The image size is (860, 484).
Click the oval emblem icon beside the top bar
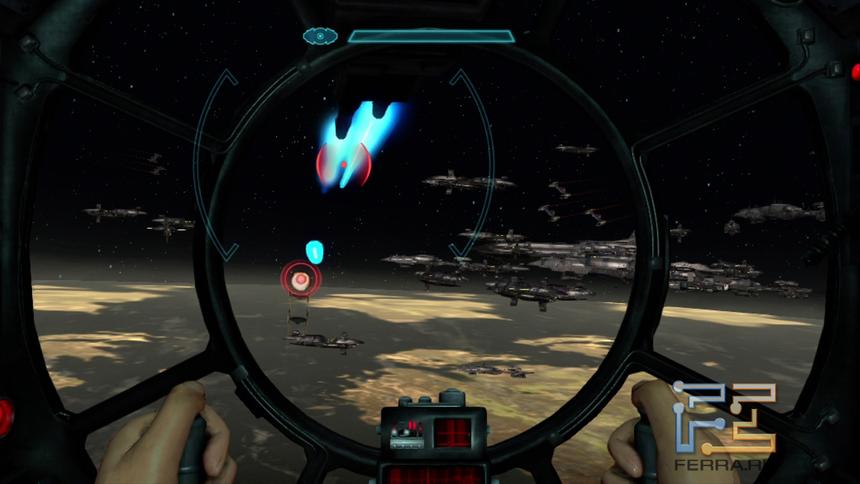320,36
